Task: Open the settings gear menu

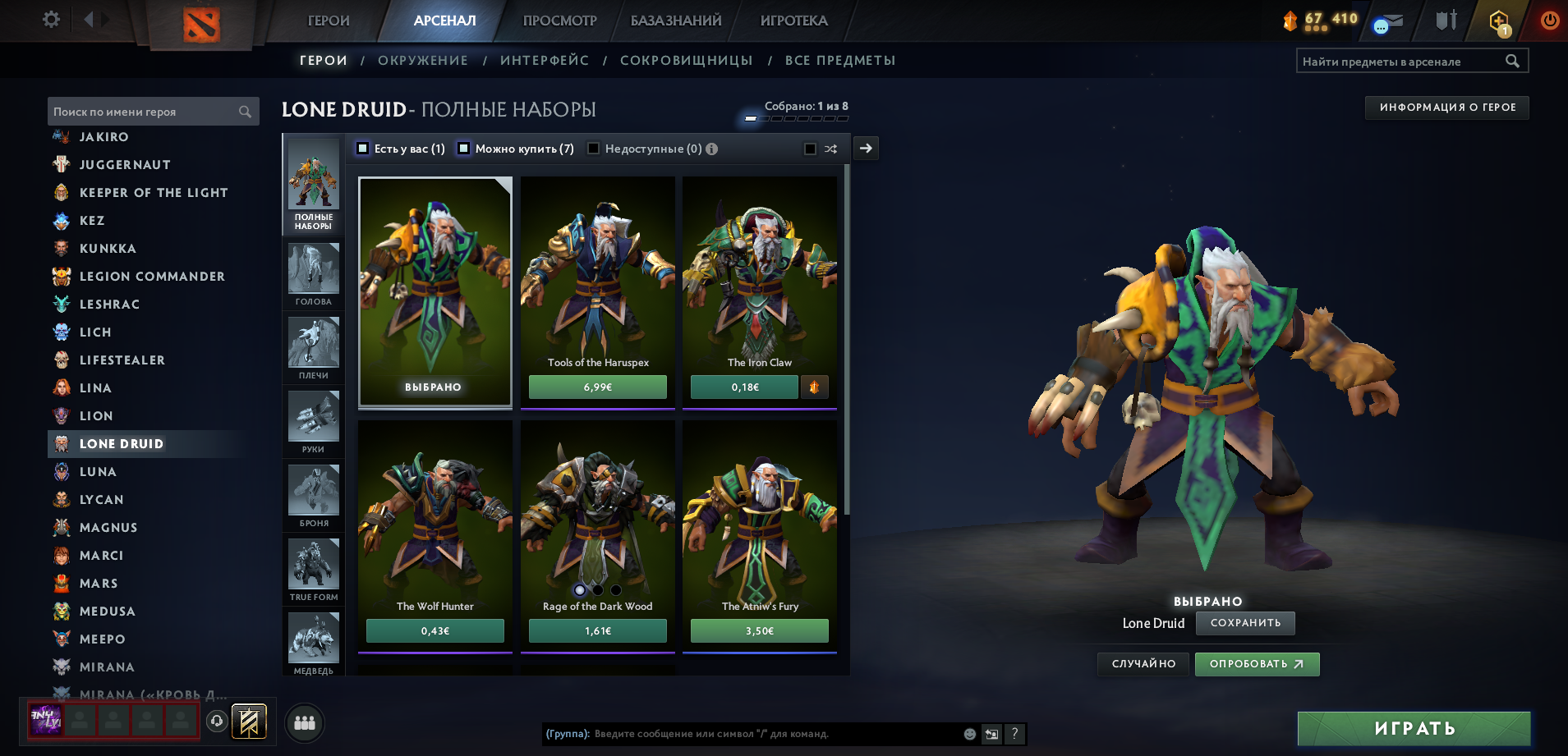Action: coord(51,19)
